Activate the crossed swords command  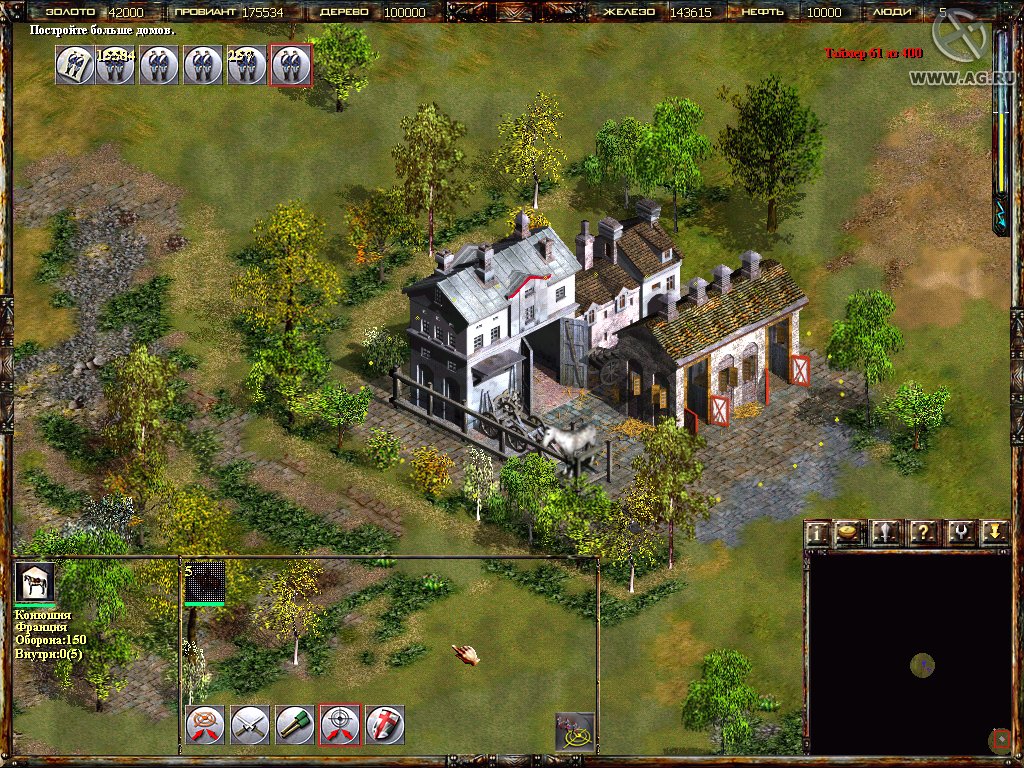coord(249,725)
